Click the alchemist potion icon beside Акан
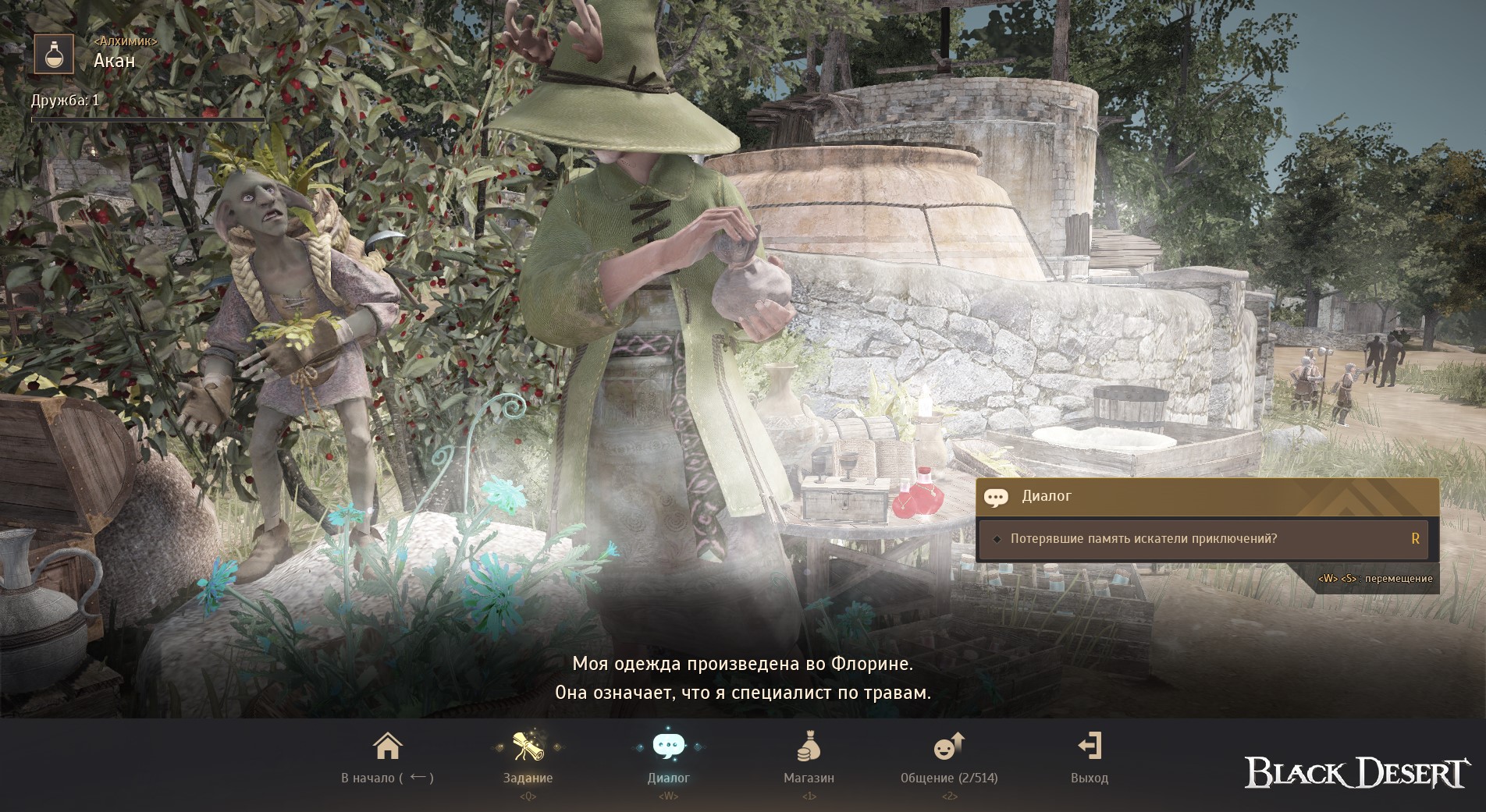This screenshot has width=1486, height=812. 54,55
